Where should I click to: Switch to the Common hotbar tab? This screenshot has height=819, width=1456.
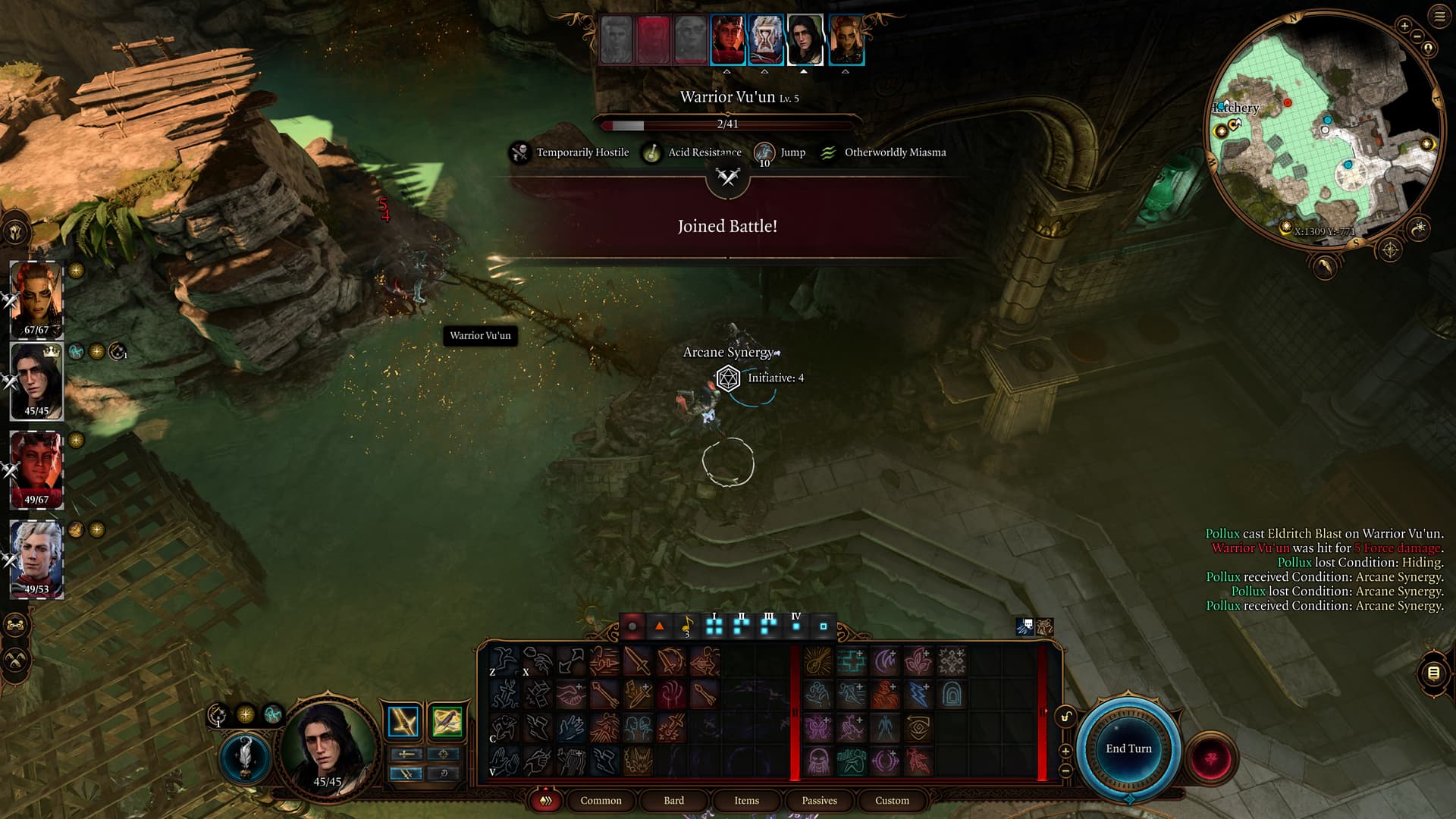(601, 800)
